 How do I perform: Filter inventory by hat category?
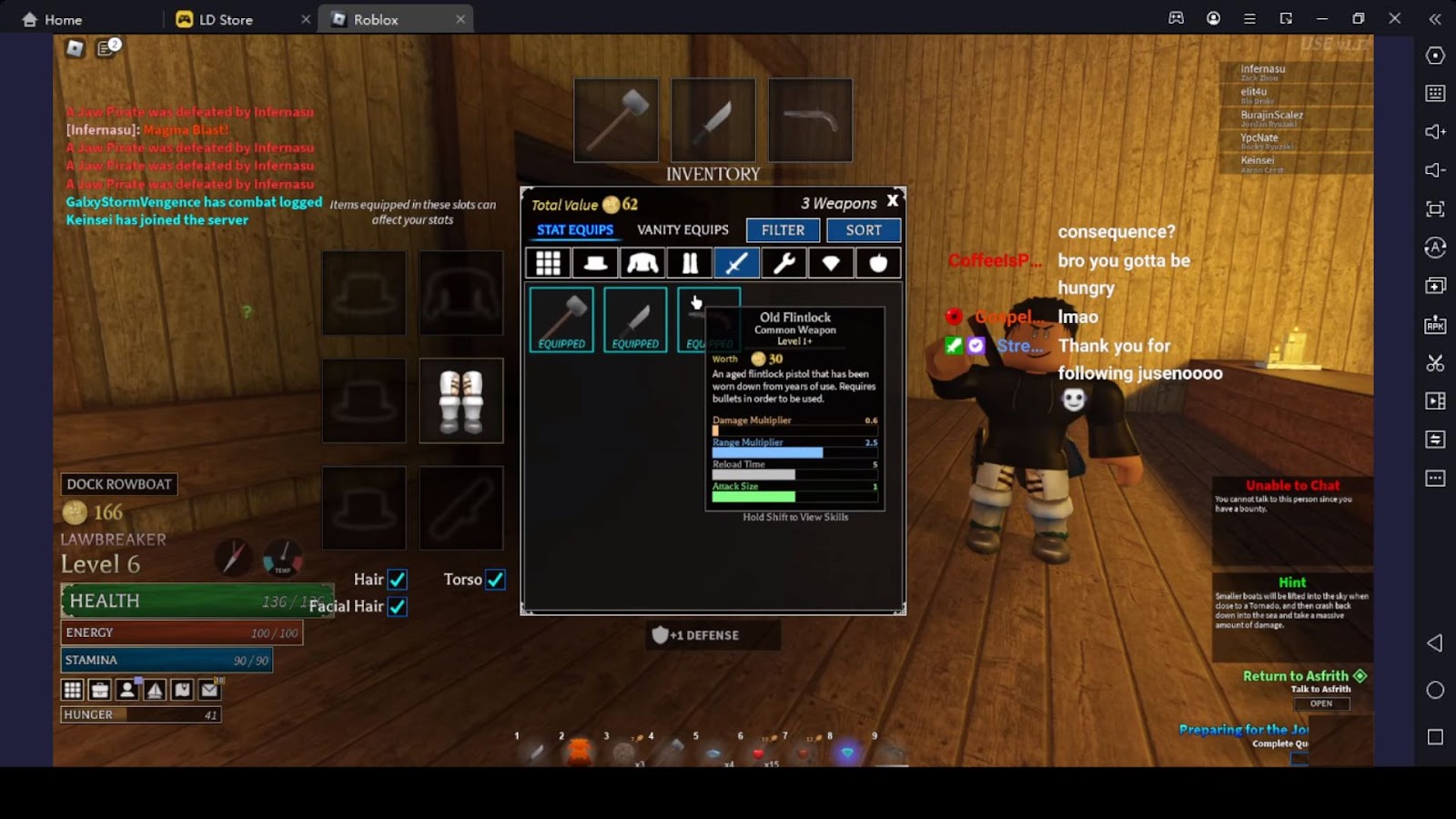click(595, 263)
